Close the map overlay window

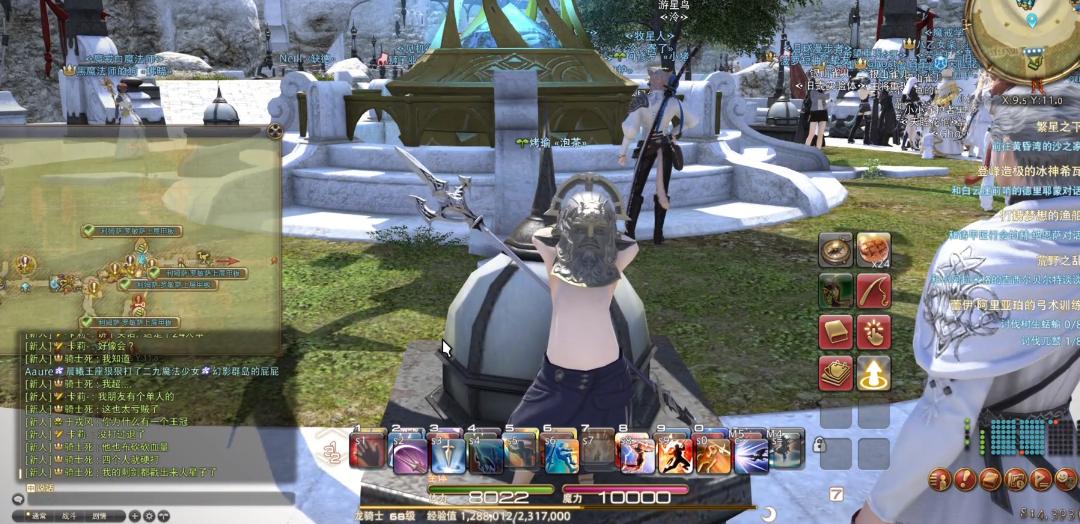275,130
